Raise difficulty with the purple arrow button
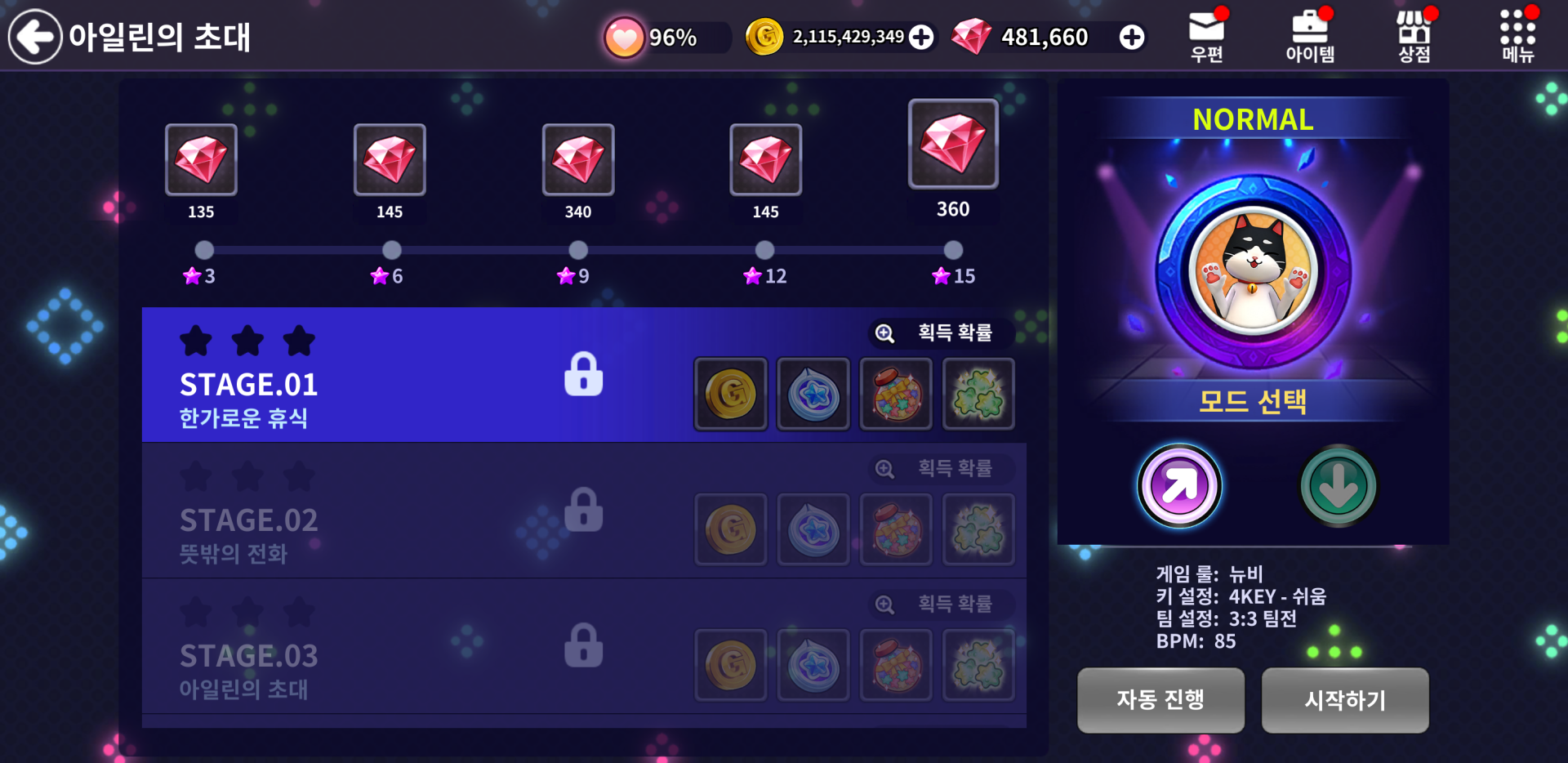This screenshot has width=1568, height=763. [1179, 486]
